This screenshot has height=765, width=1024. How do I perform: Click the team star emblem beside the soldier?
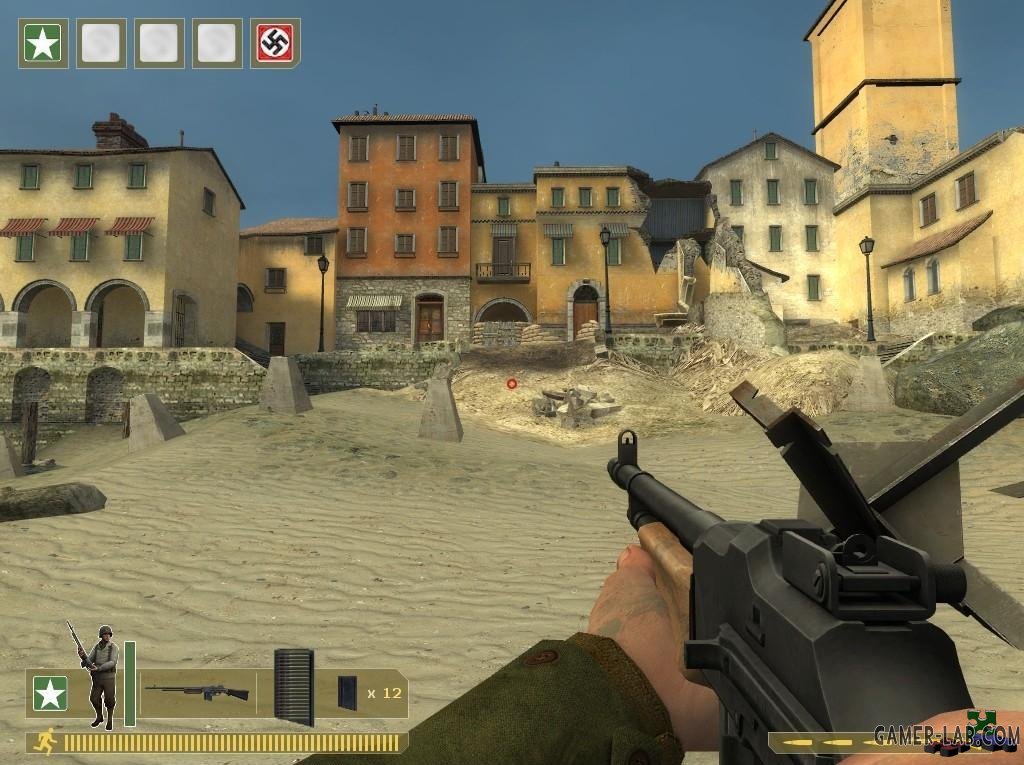tap(50, 693)
